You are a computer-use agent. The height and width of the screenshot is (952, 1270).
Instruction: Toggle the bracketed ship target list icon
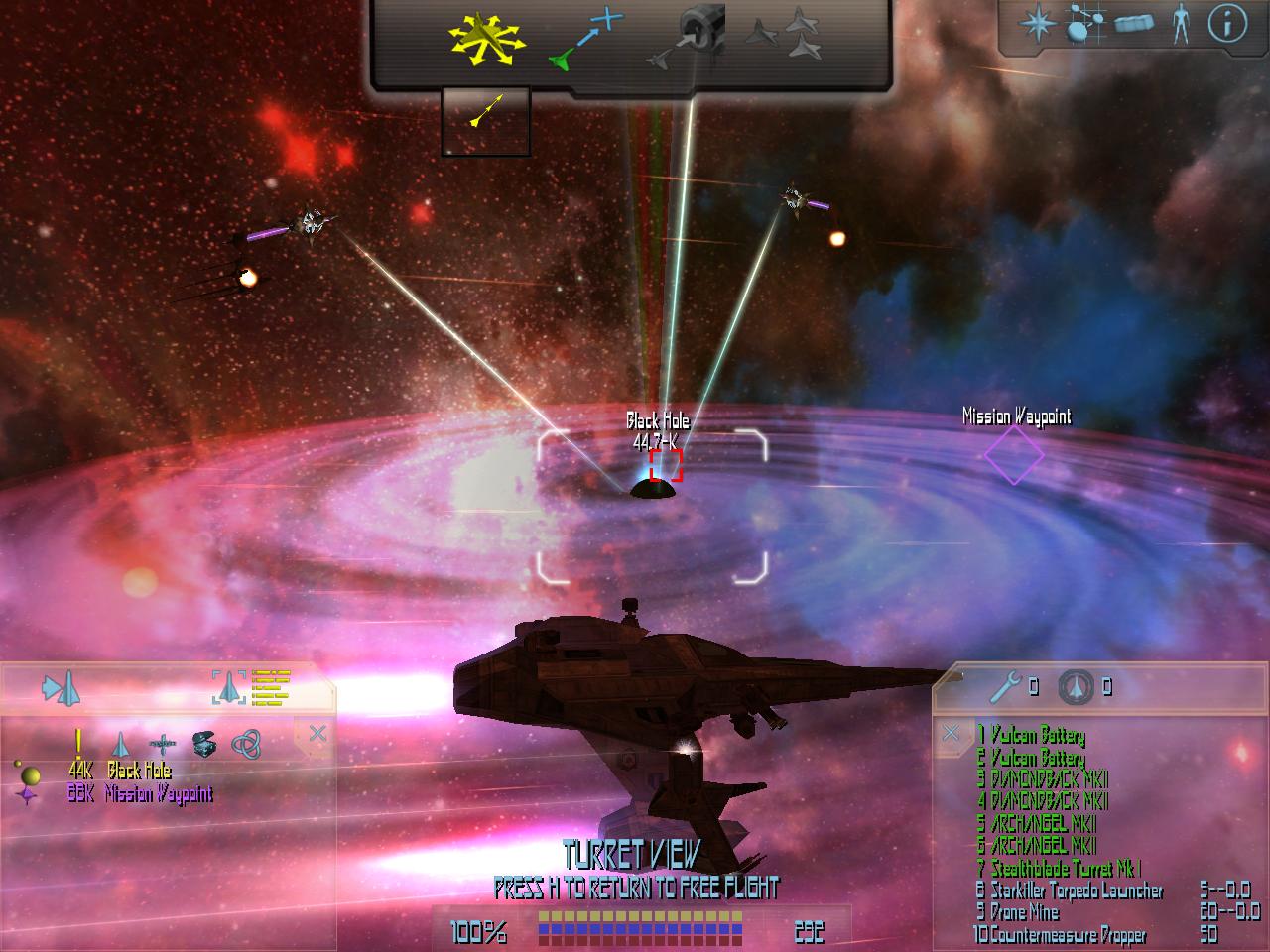pos(250,686)
